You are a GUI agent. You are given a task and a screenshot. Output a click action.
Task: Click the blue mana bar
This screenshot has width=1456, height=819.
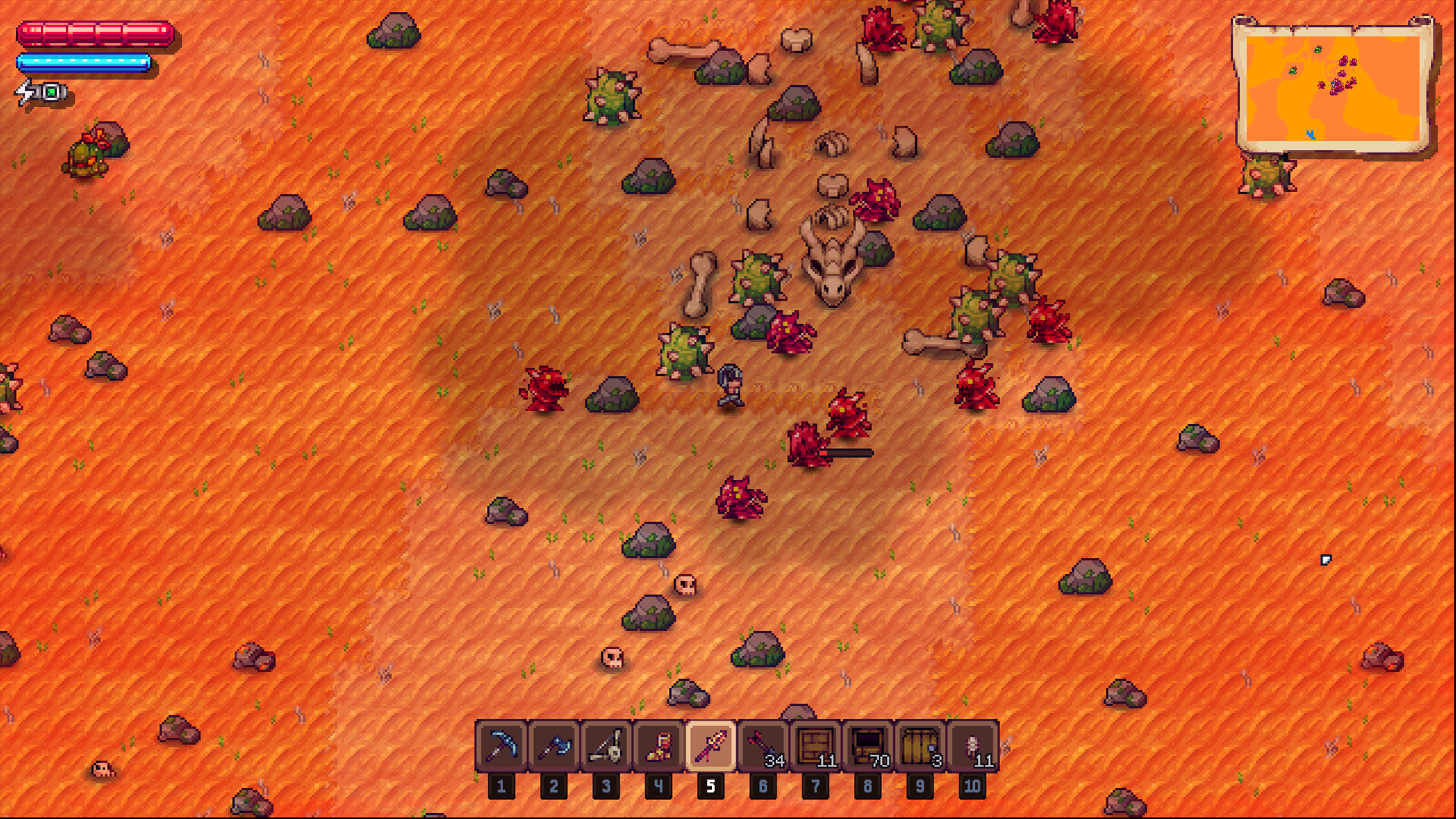pyautogui.click(x=83, y=62)
